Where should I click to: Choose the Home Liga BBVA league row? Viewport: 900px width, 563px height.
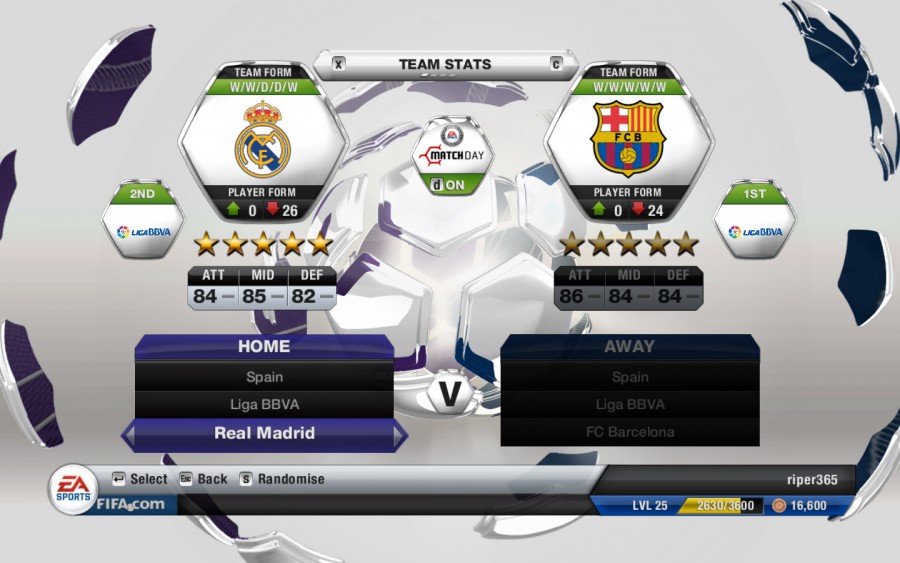point(264,405)
